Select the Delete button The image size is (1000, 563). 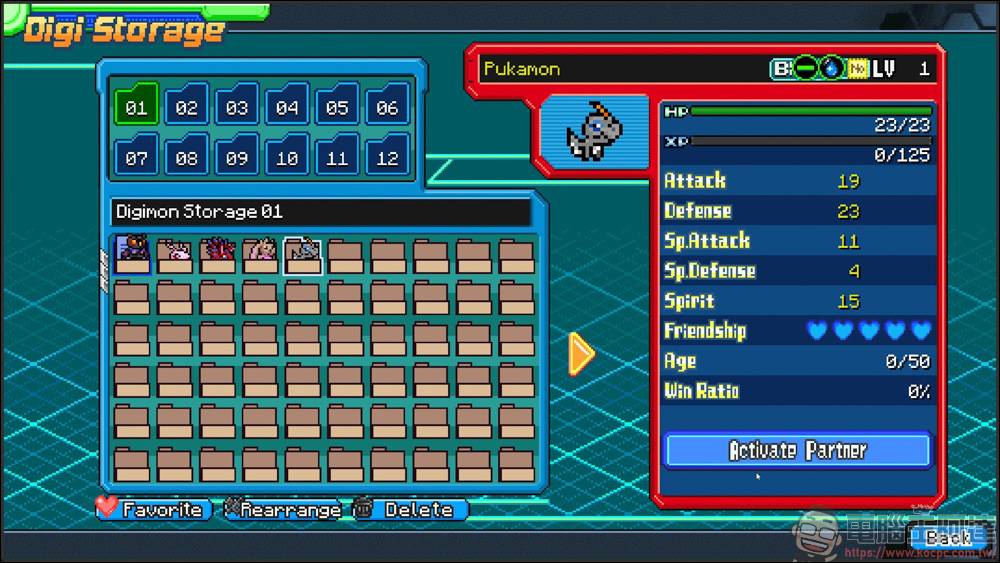tap(409, 510)
